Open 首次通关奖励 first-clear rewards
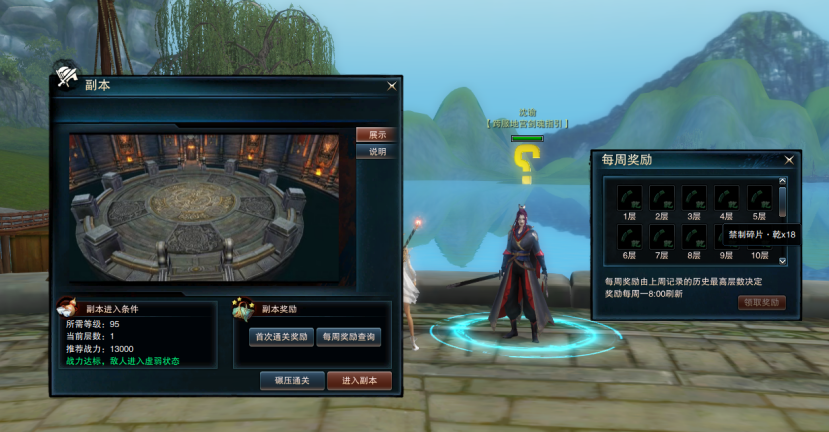829x432 pixels. 280,337
